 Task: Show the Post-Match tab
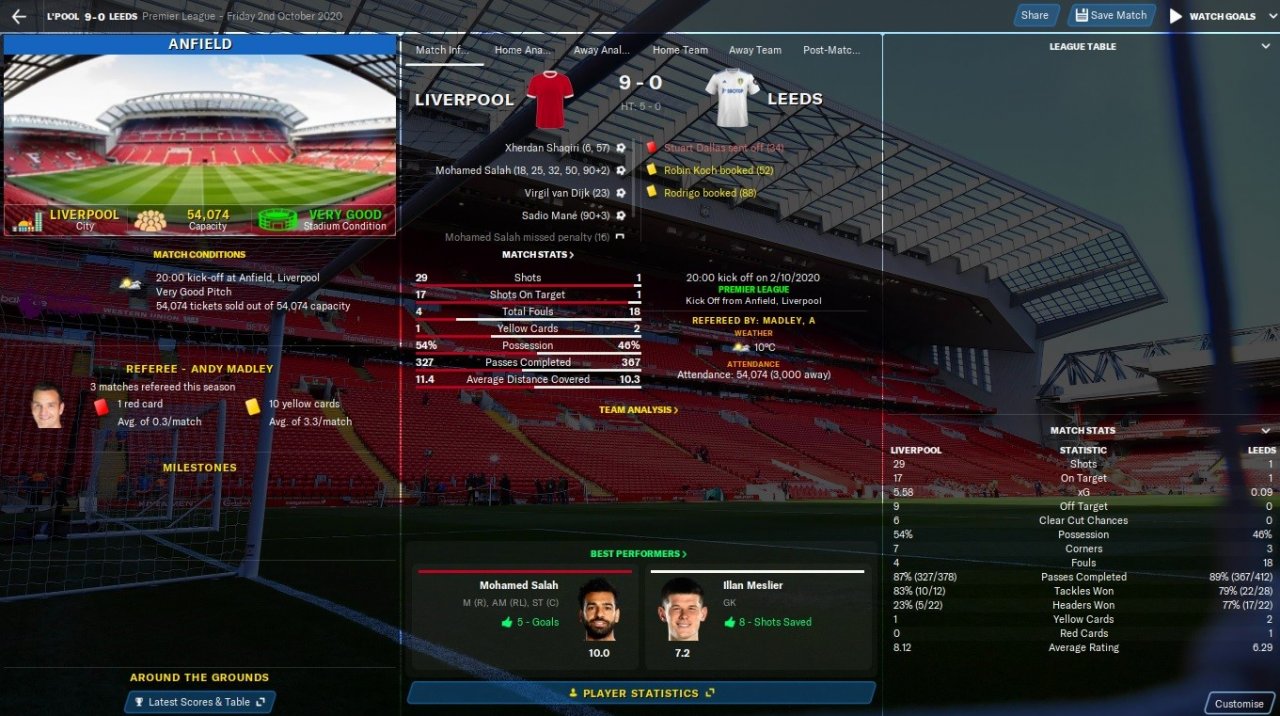[x=831, y=50]
